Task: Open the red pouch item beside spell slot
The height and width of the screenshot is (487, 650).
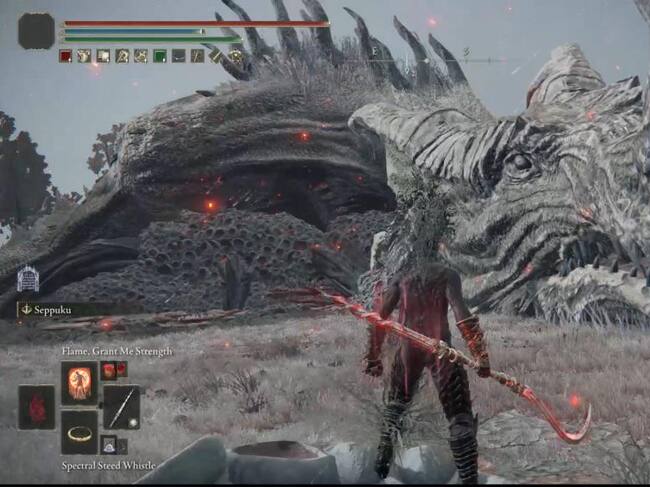Action: (x=109, y=371)
